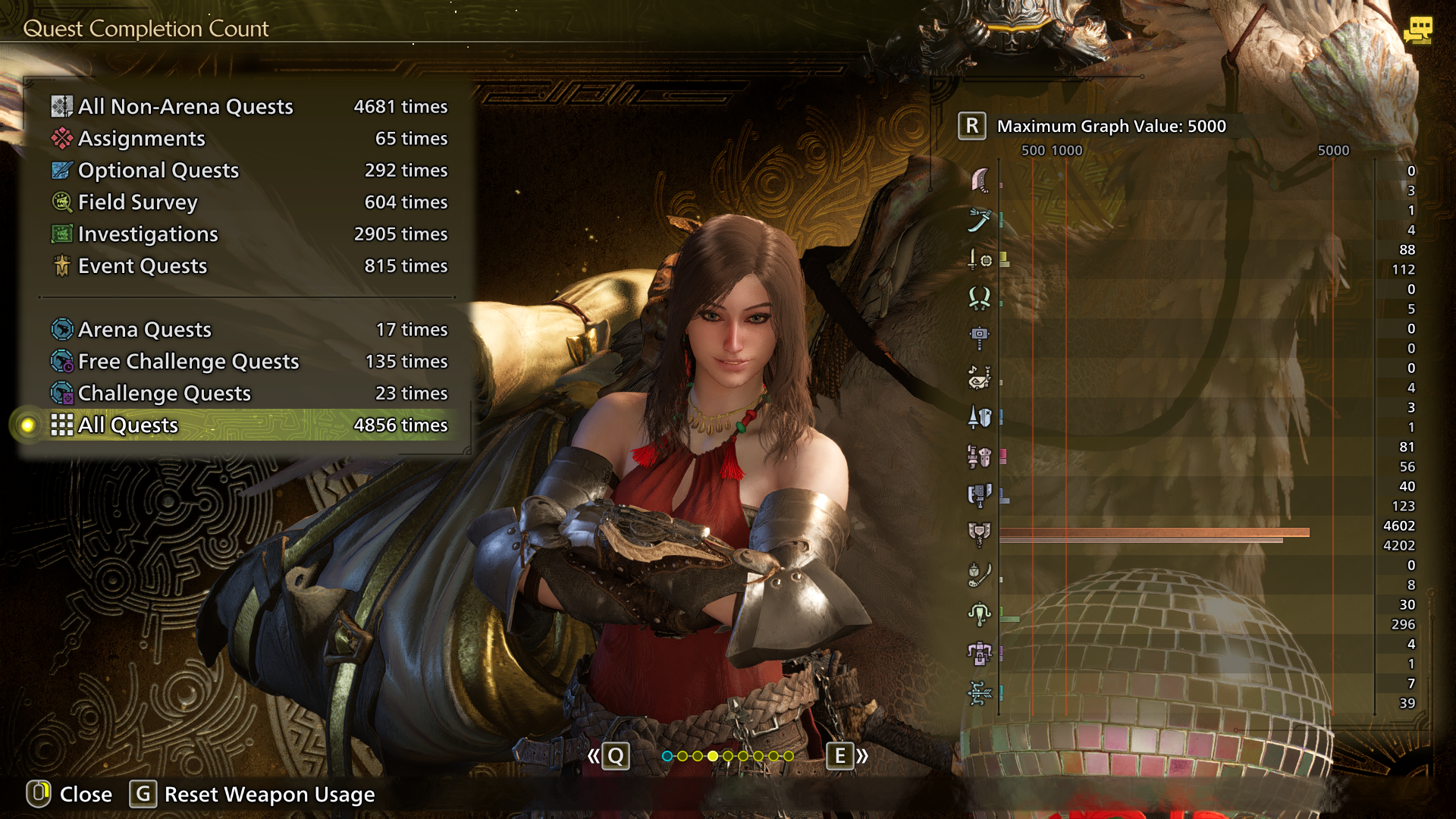Click the highlighted All Quests row
The height and width of the screenshot is (819, 1456).
click(249, 425)
